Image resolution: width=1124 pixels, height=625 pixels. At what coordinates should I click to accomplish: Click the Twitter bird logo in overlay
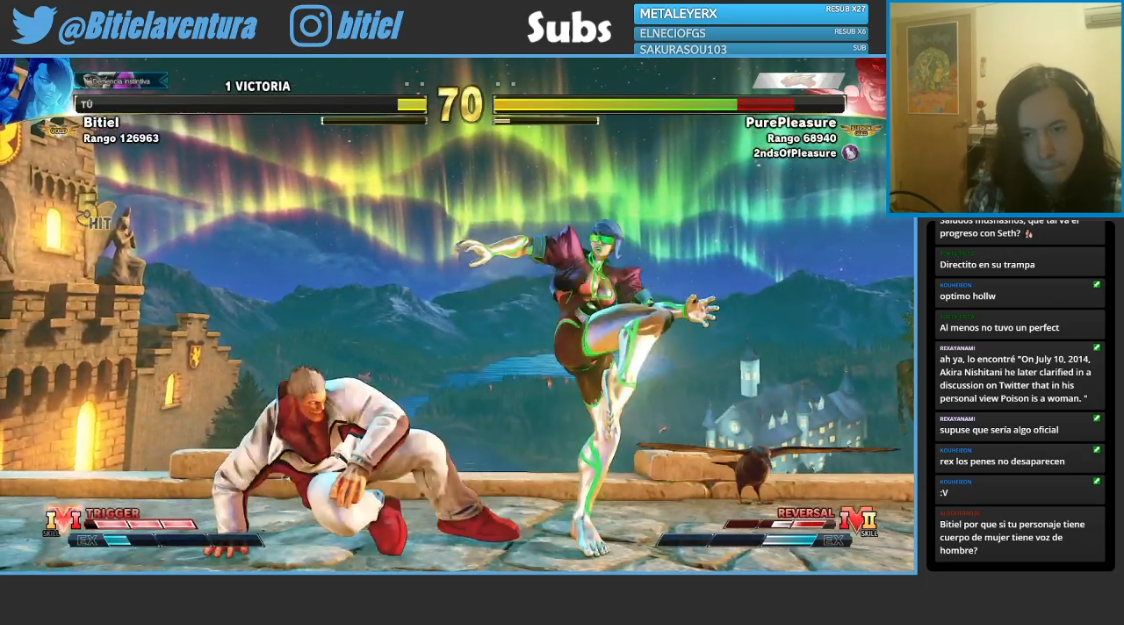(x=33, y=26)
